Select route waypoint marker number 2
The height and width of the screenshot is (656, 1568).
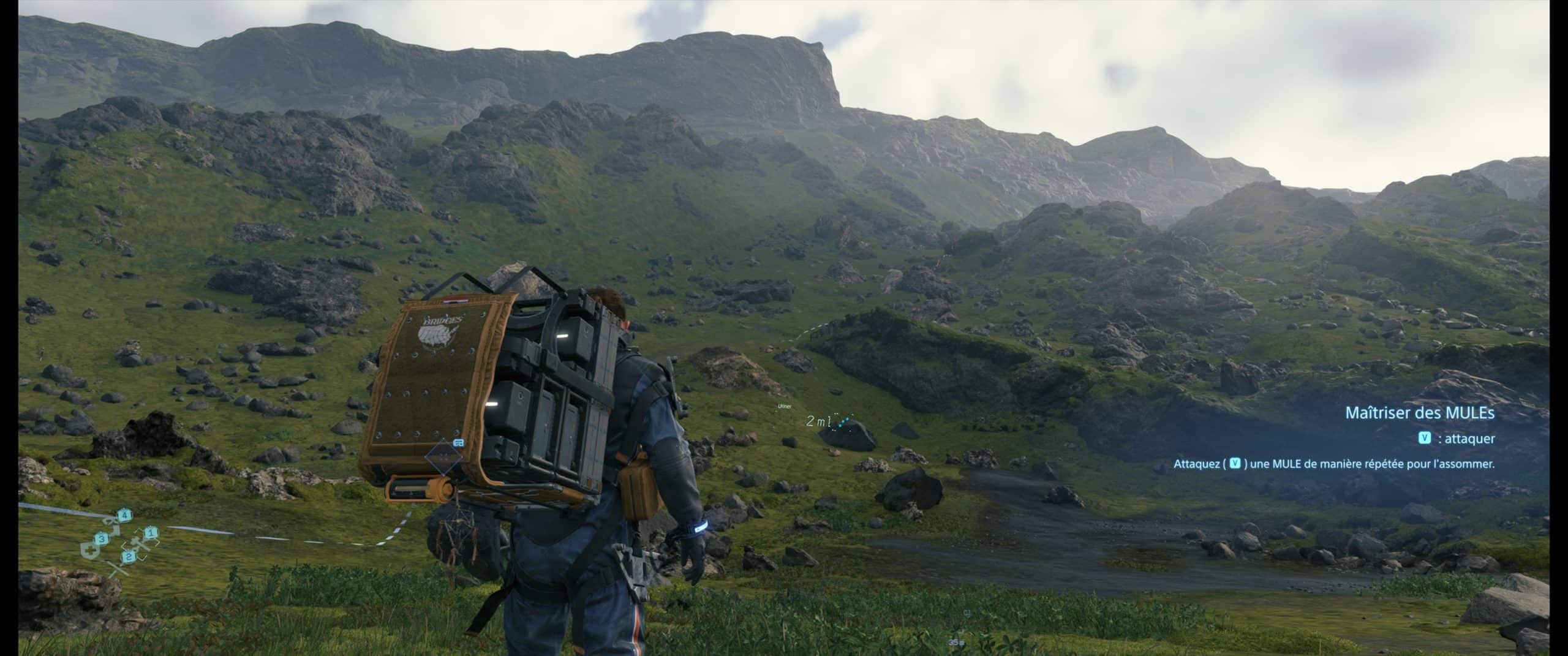click(x=129, y=556)
